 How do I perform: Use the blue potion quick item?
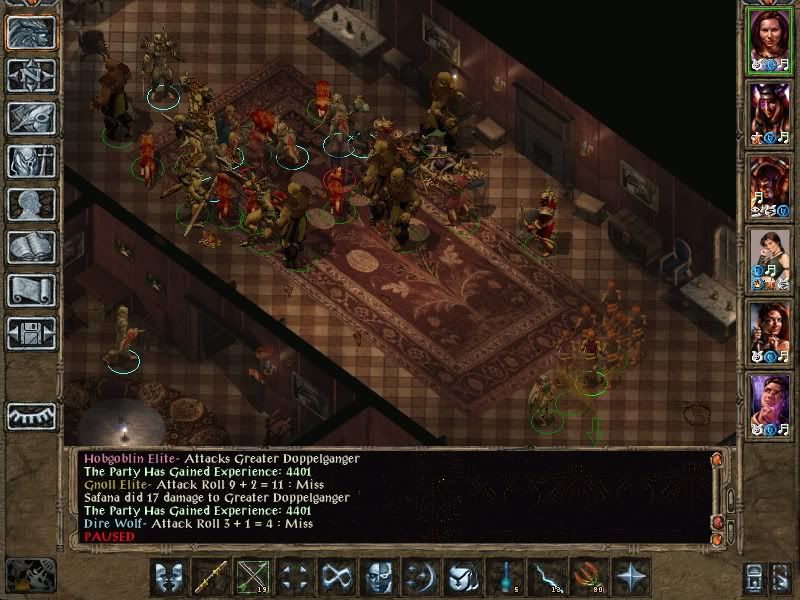pyautogui.click(x=505, y=577)
